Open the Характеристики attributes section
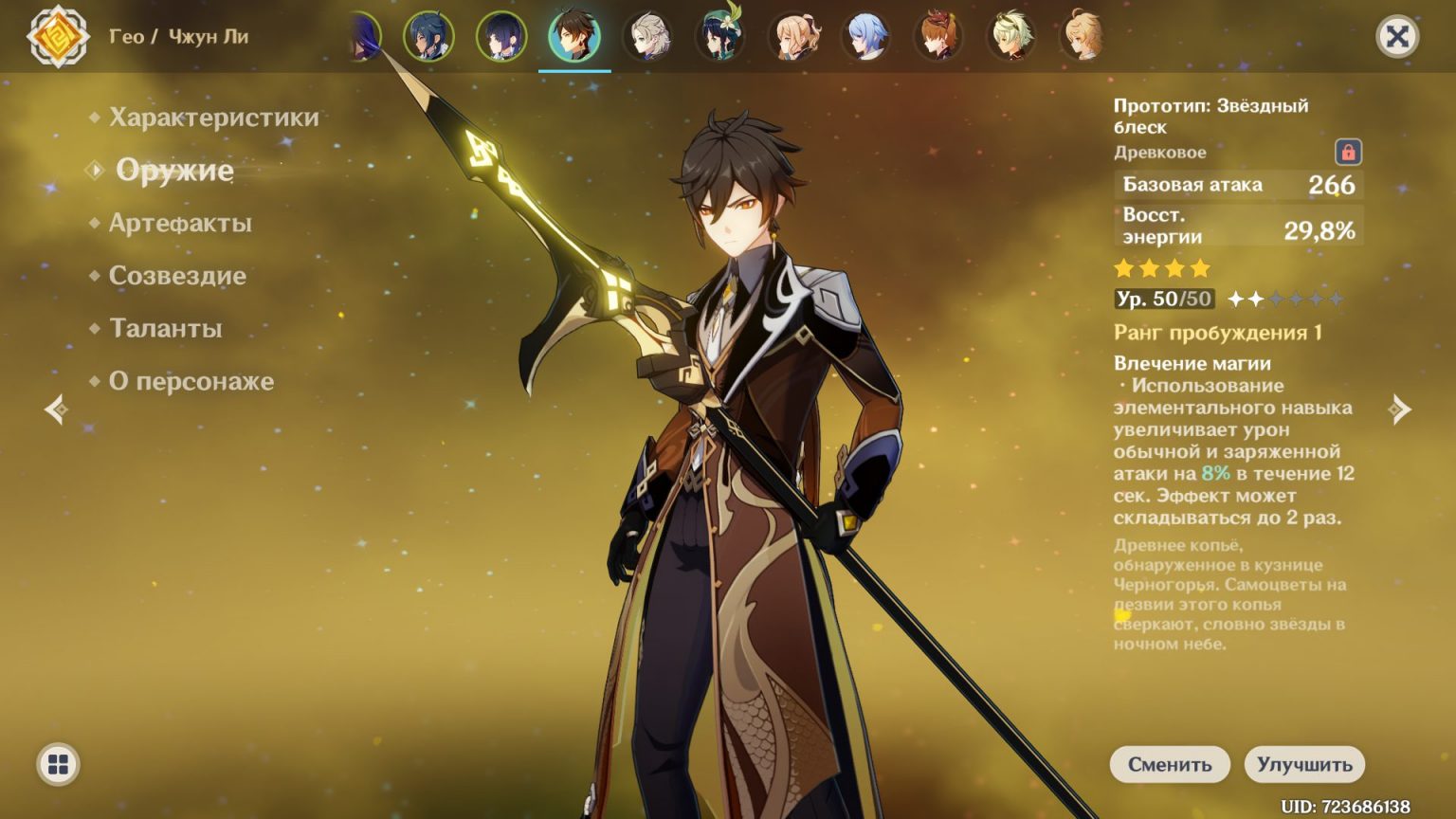Screen dimensions: 1456x819 [213, 118]
